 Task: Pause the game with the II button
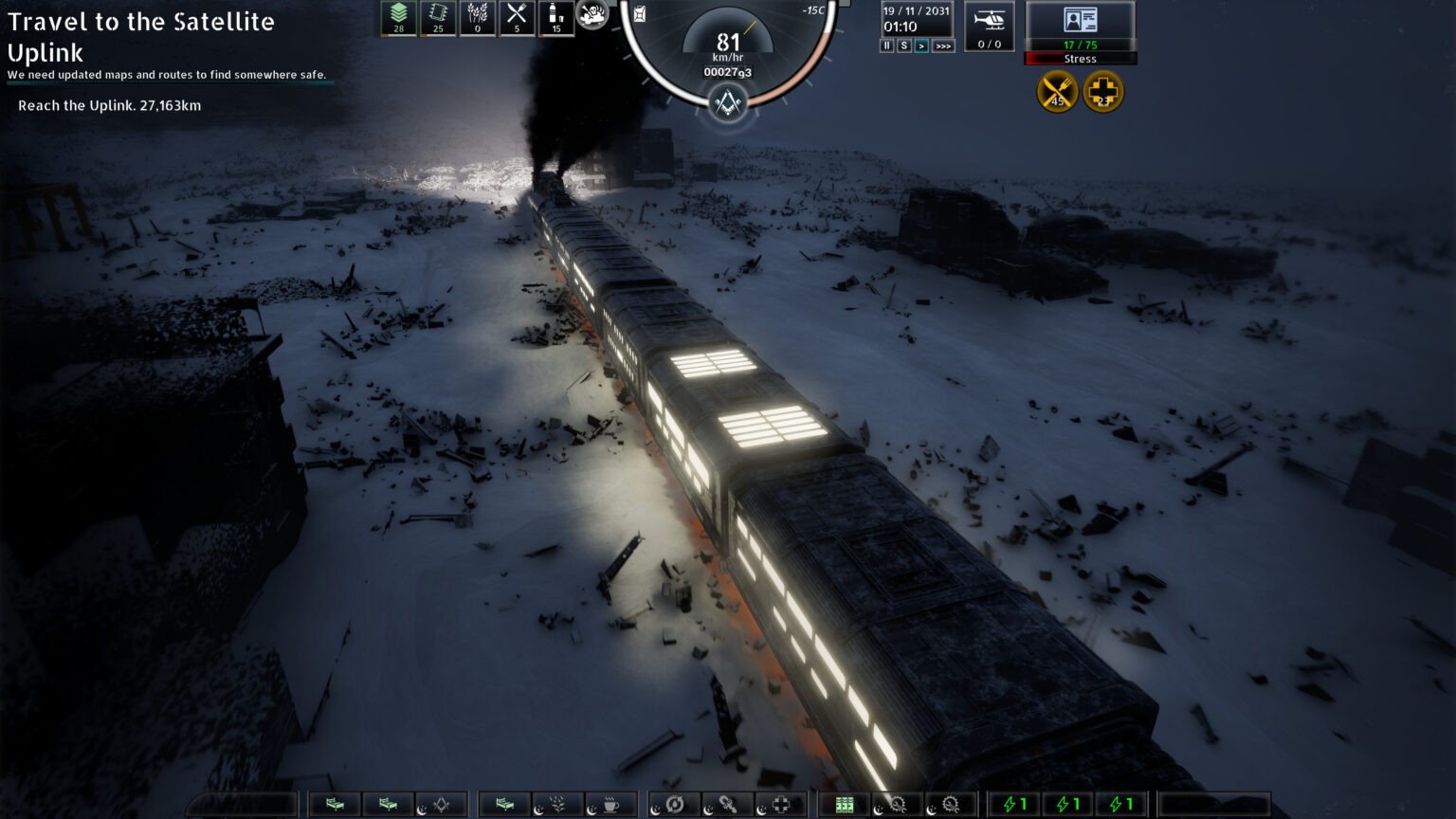coord(885,45)
